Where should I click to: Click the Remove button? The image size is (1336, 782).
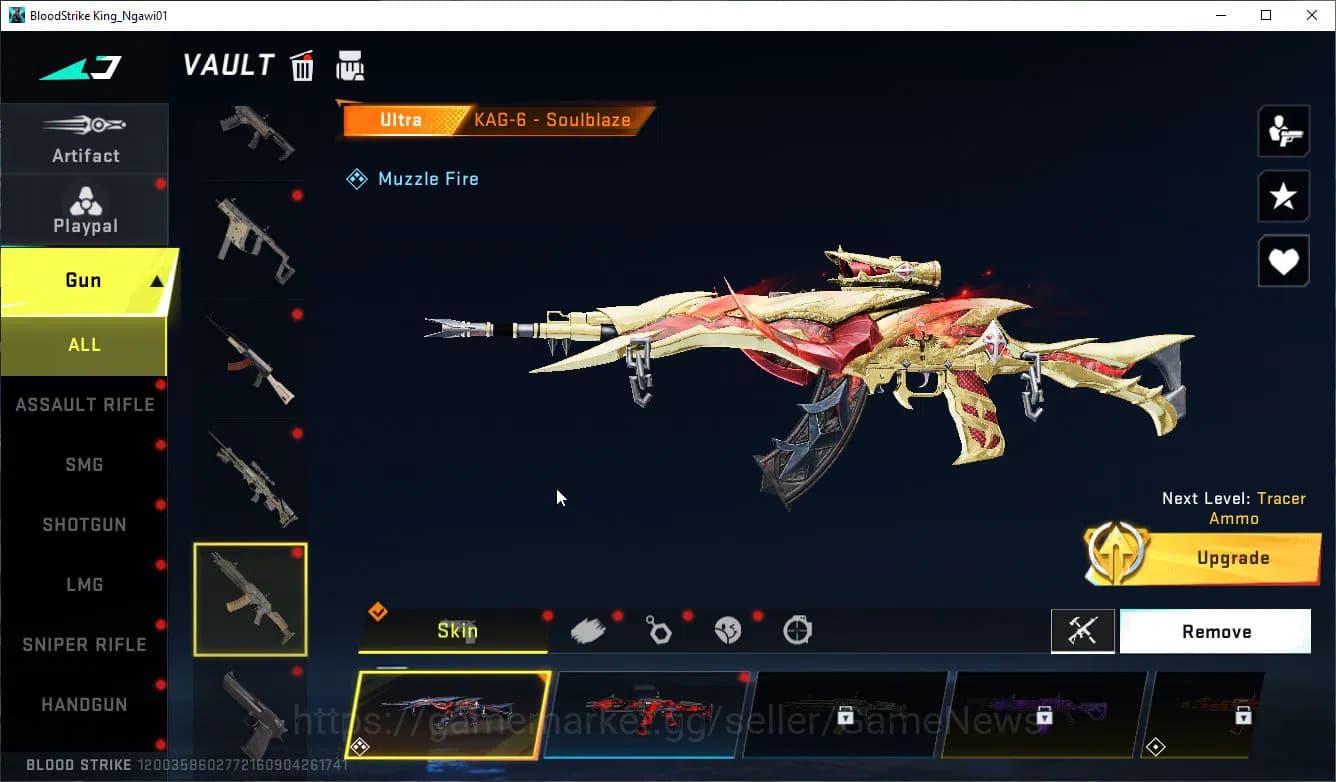coord(1216,631)
